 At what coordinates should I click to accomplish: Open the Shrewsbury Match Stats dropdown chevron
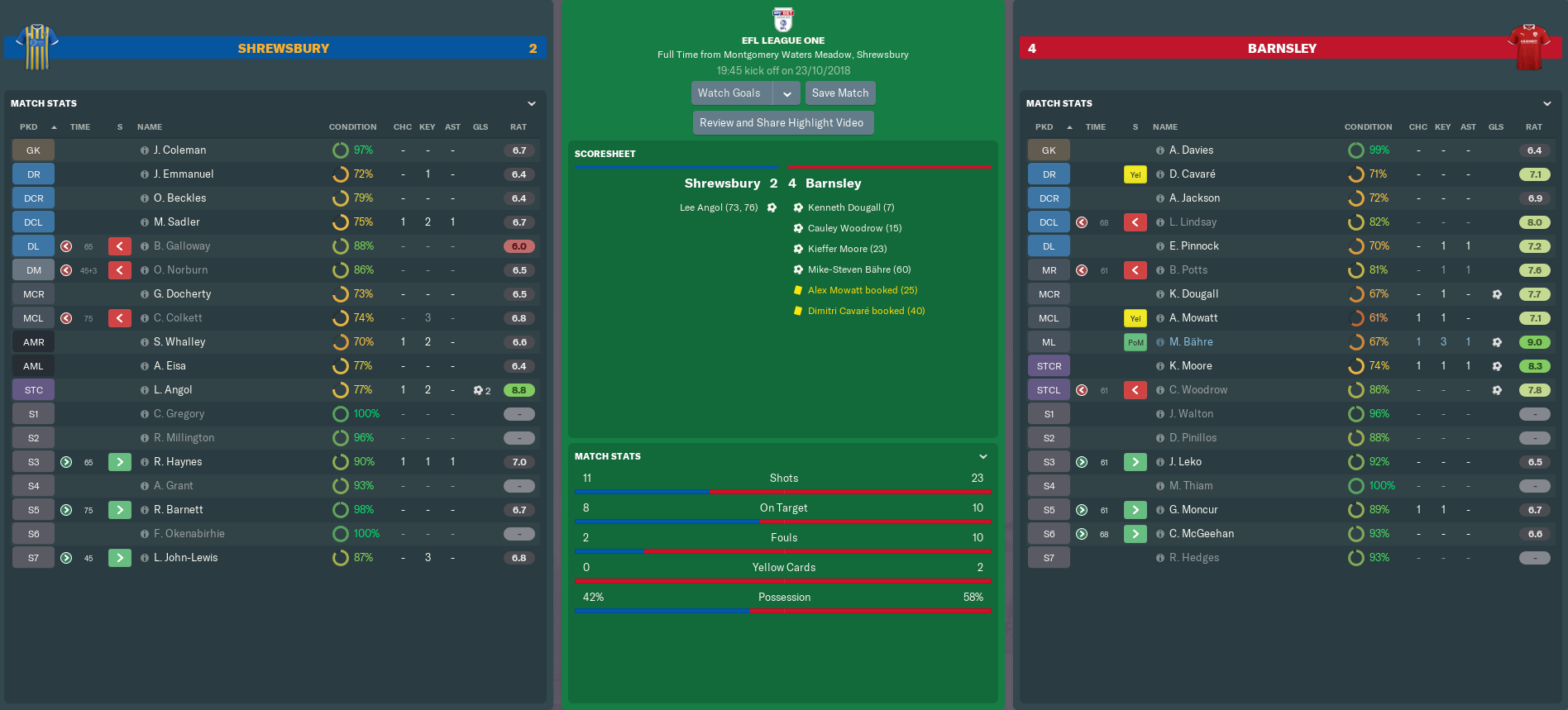click(532, 103)
